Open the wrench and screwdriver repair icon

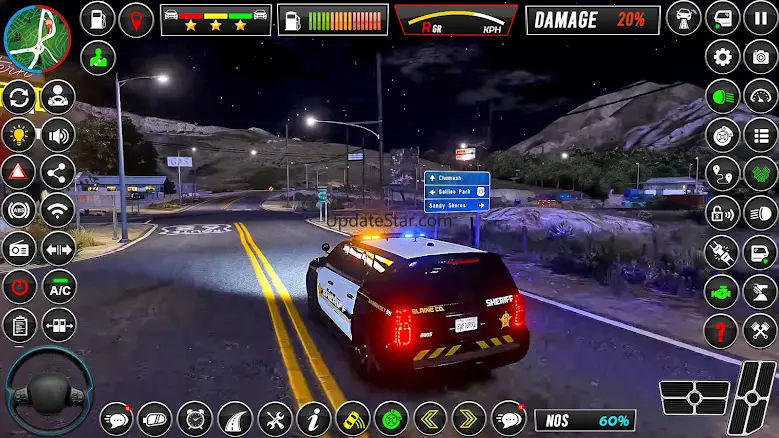tap(274, 418)
